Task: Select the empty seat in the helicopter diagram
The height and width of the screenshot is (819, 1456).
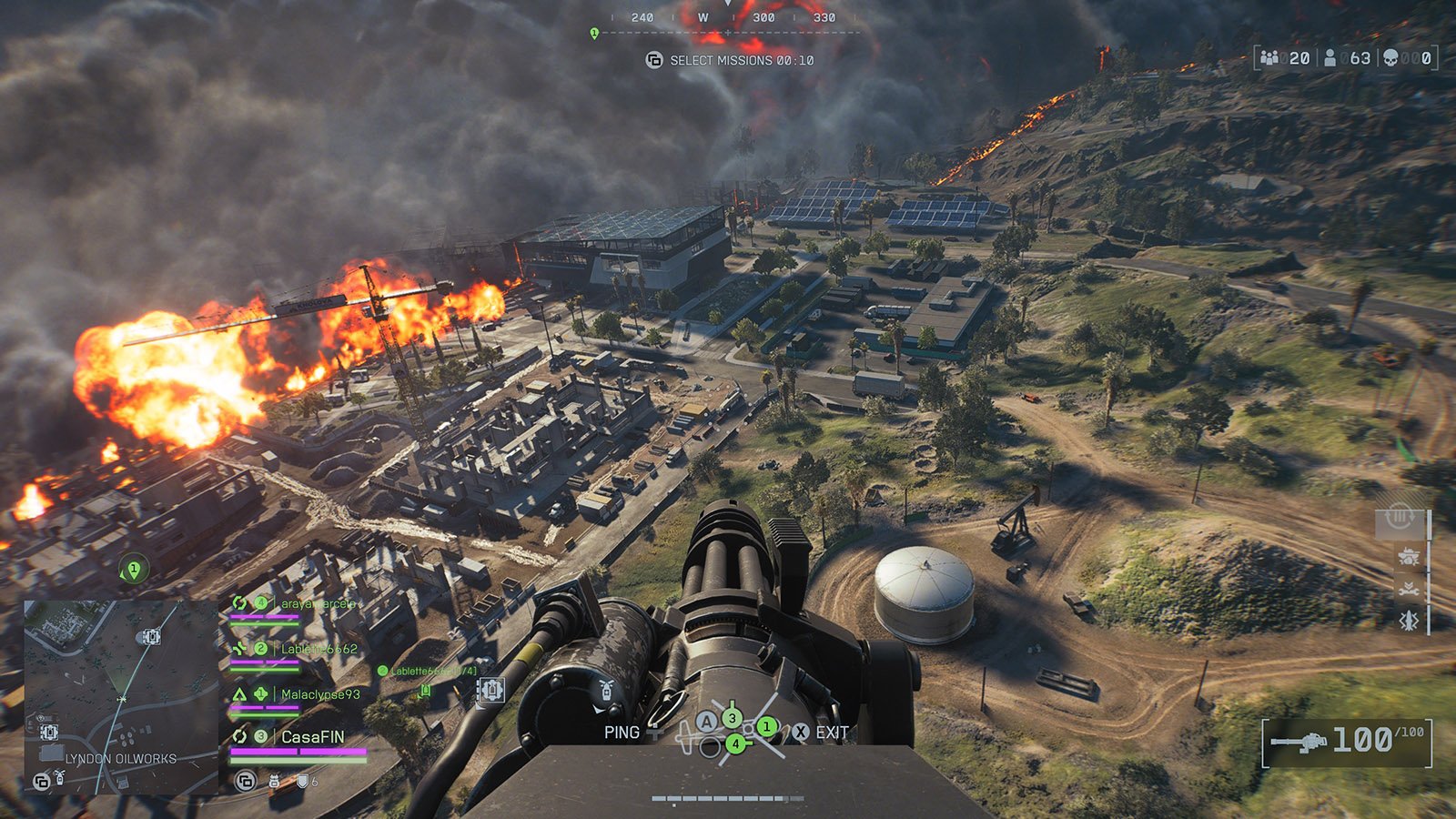Action: [x=710, y=748]
